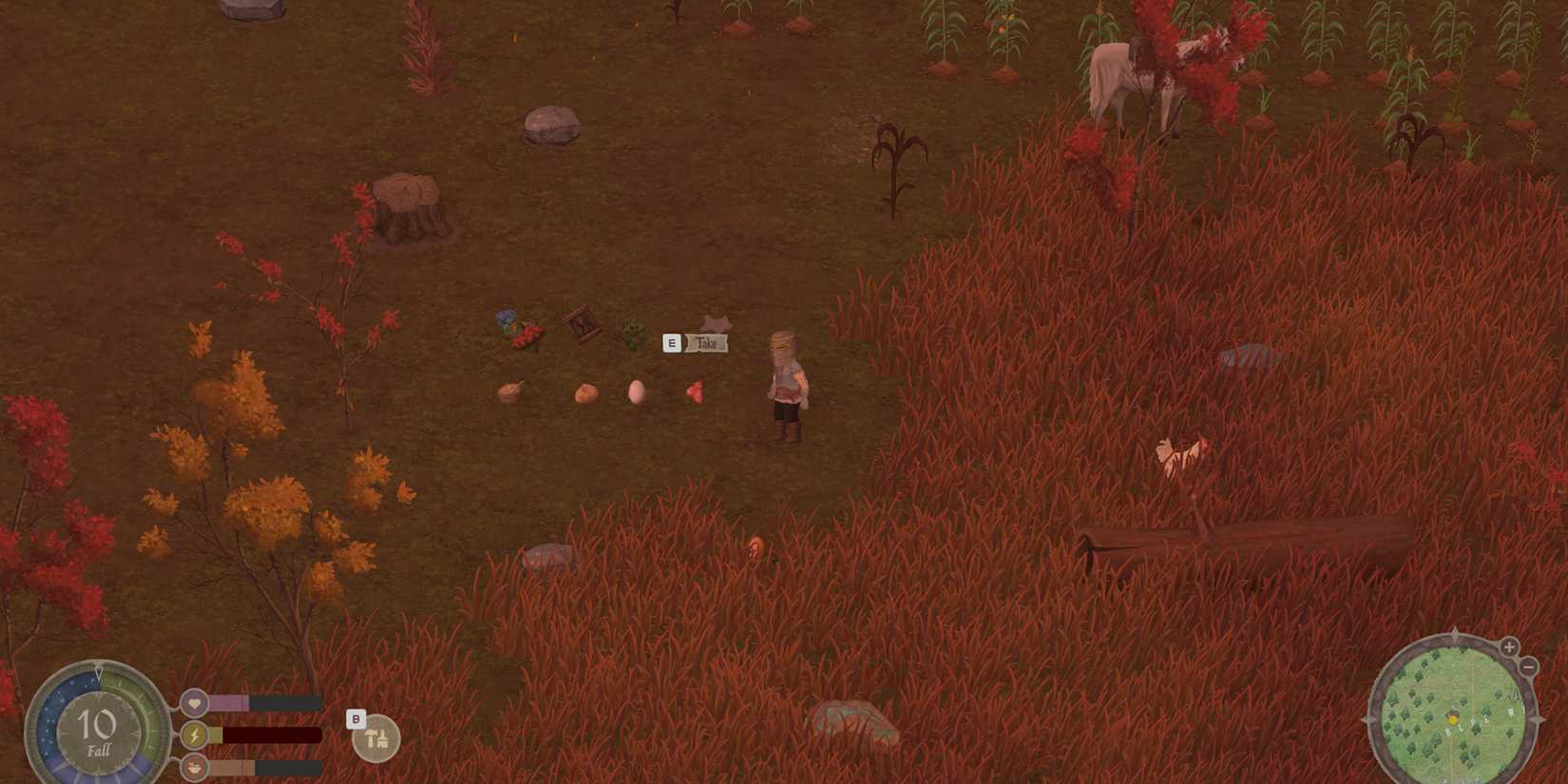
Task: Click the dropped picture frame item
Action: 582,324
